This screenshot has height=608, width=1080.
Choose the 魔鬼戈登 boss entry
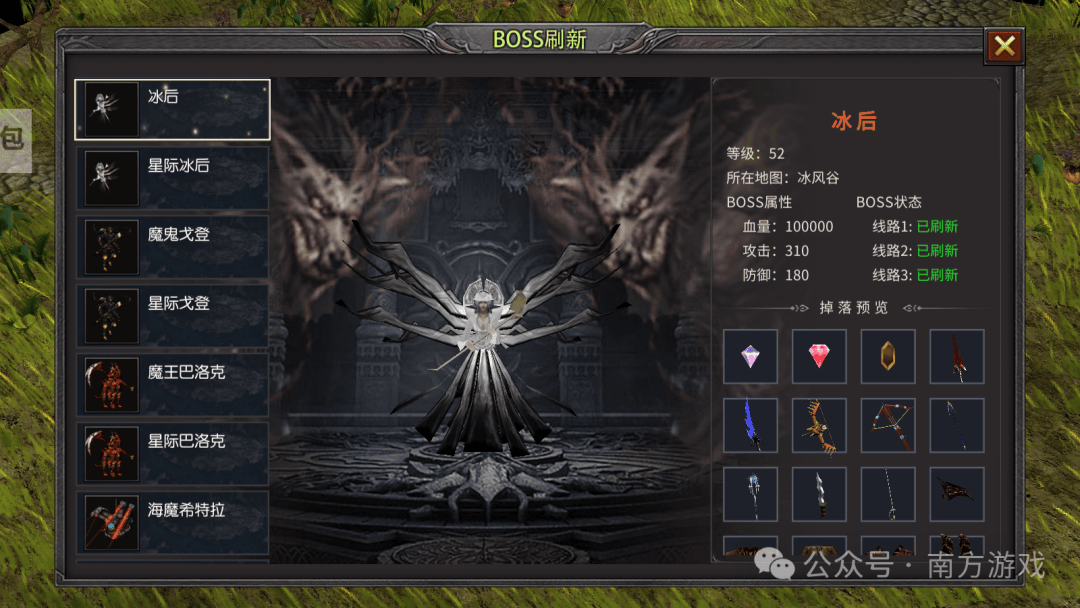[172, 246]
